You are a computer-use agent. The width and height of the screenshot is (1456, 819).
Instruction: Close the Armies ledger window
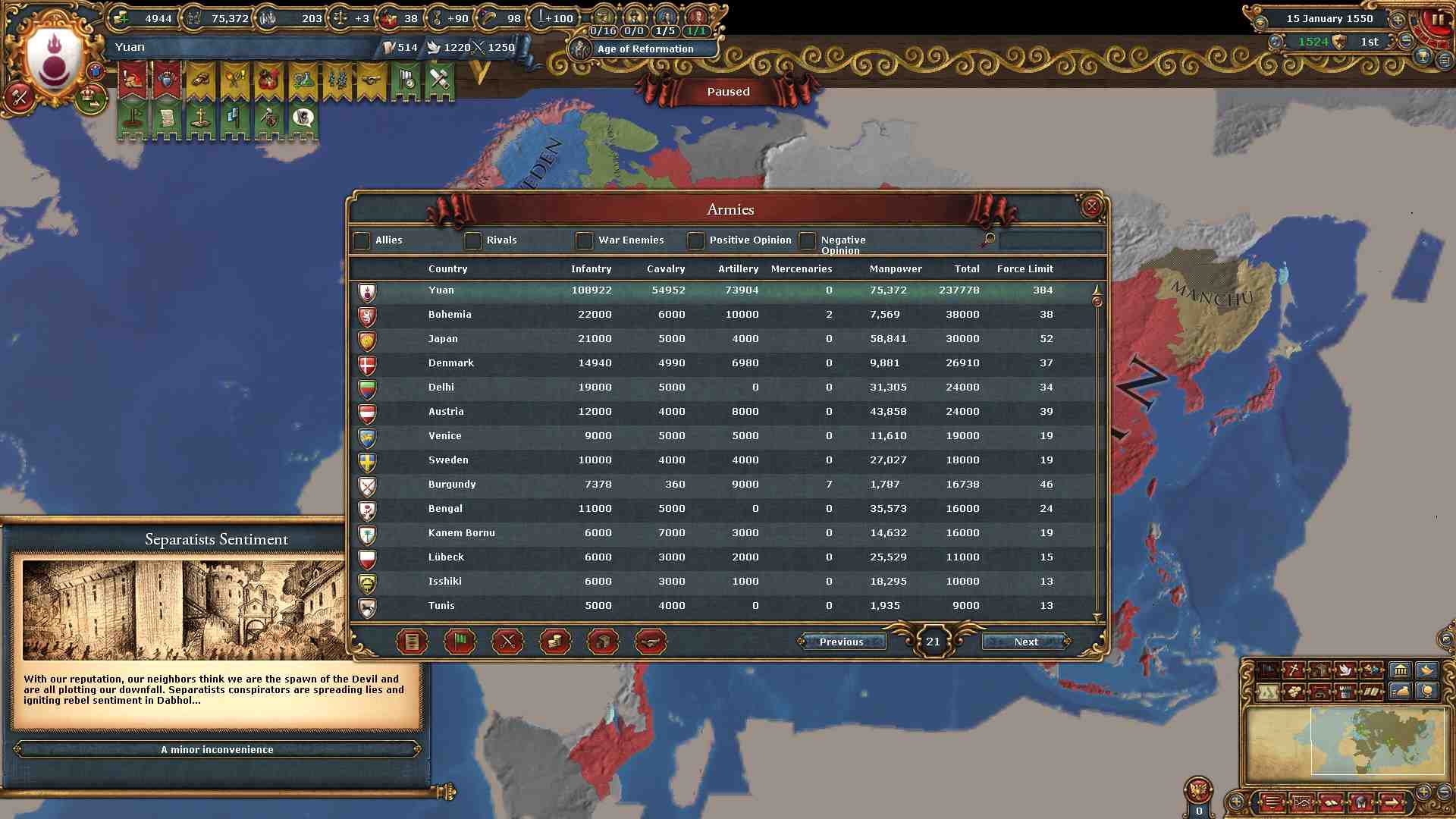(x=1091, y=206)
